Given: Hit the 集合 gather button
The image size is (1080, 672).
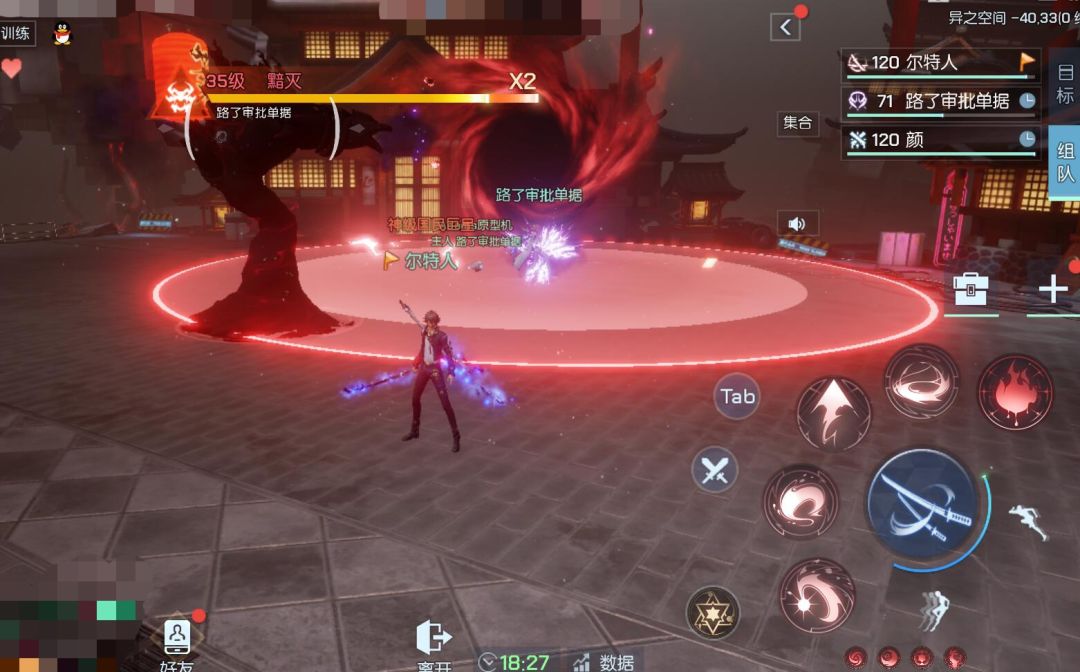Looking at the screenshot, I should [797, 123].
